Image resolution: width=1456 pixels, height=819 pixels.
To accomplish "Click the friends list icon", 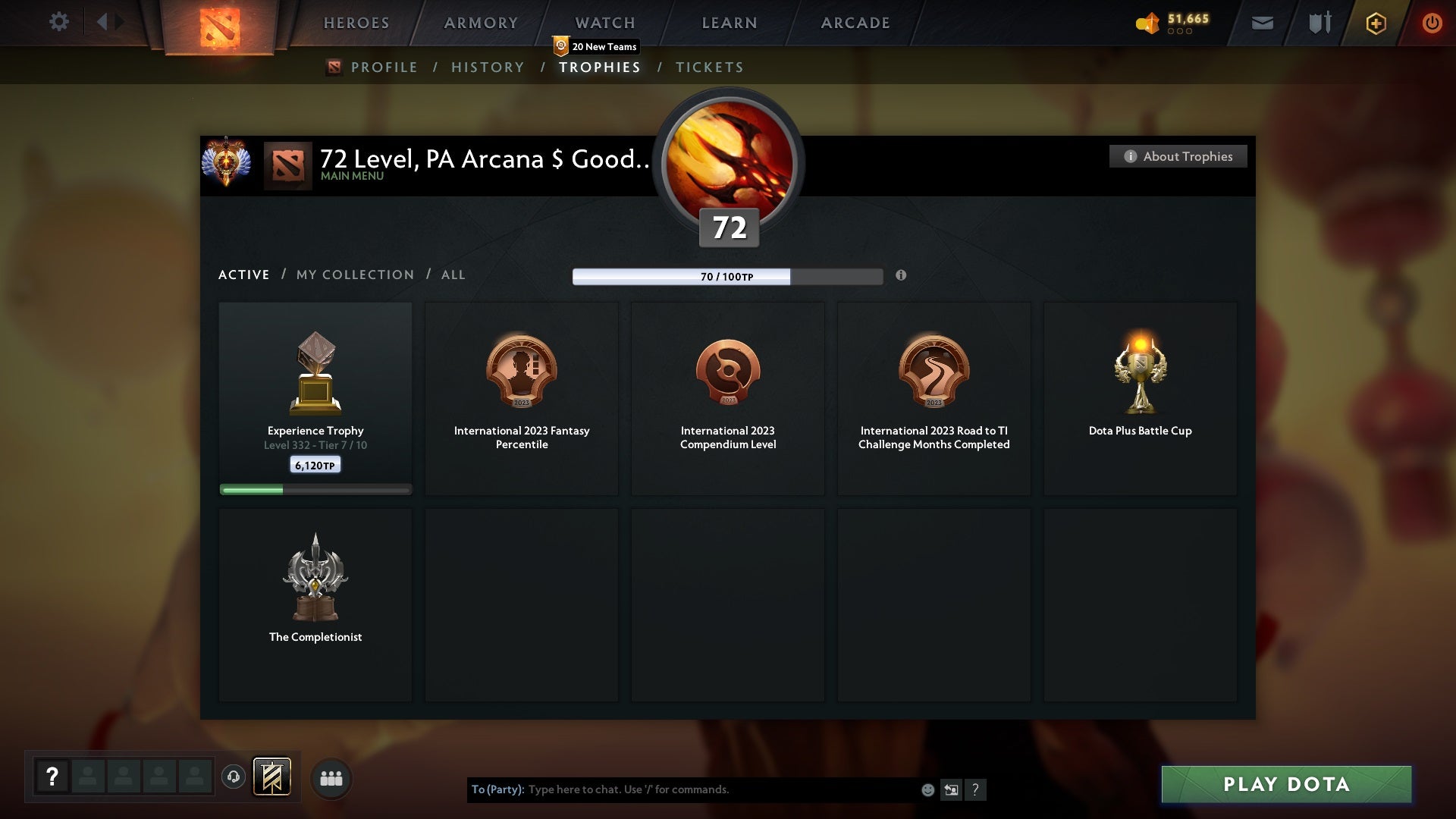I will coord(331,778).
